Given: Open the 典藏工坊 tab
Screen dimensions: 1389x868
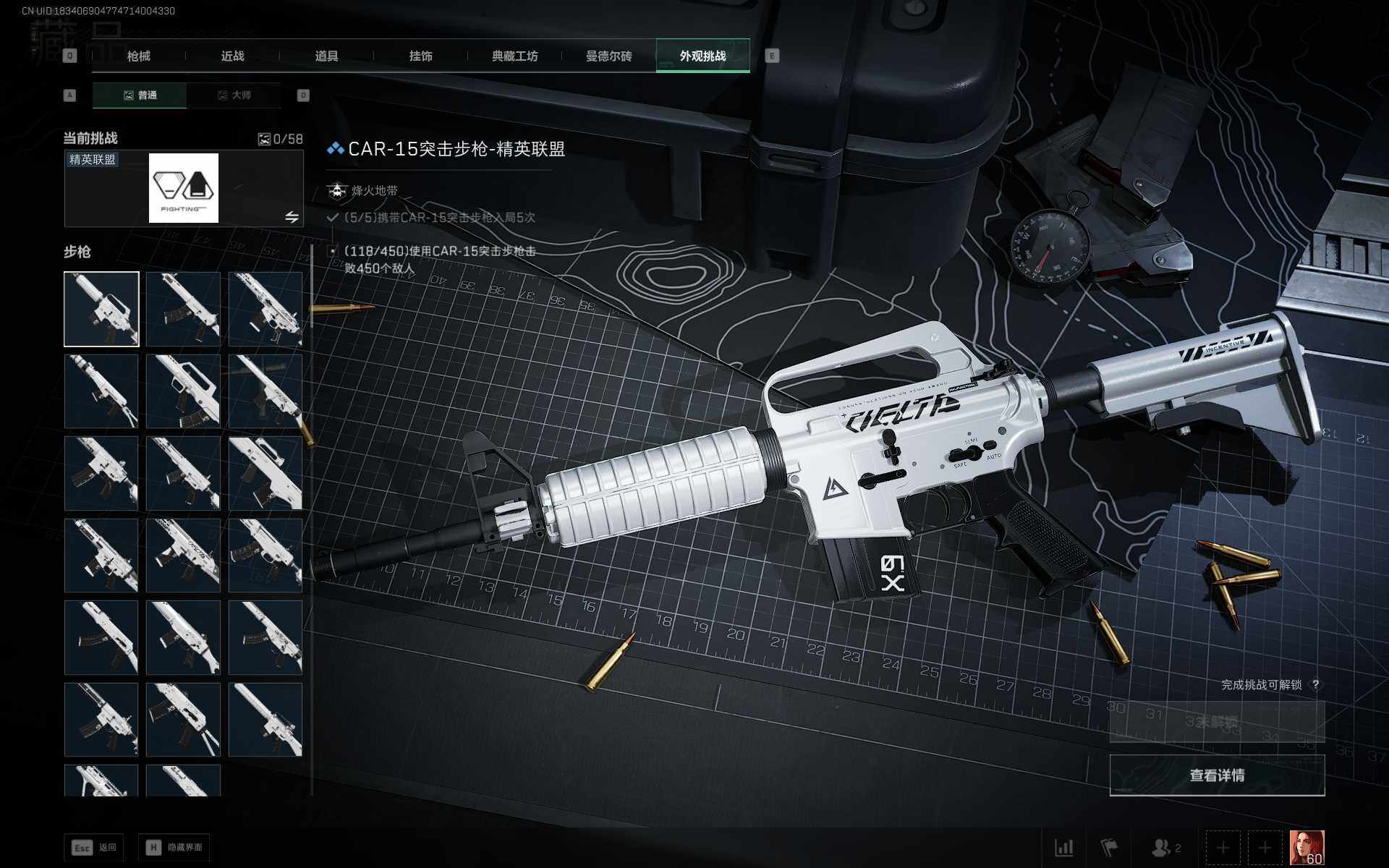Looking at the screenshot, I should (514, 56).
